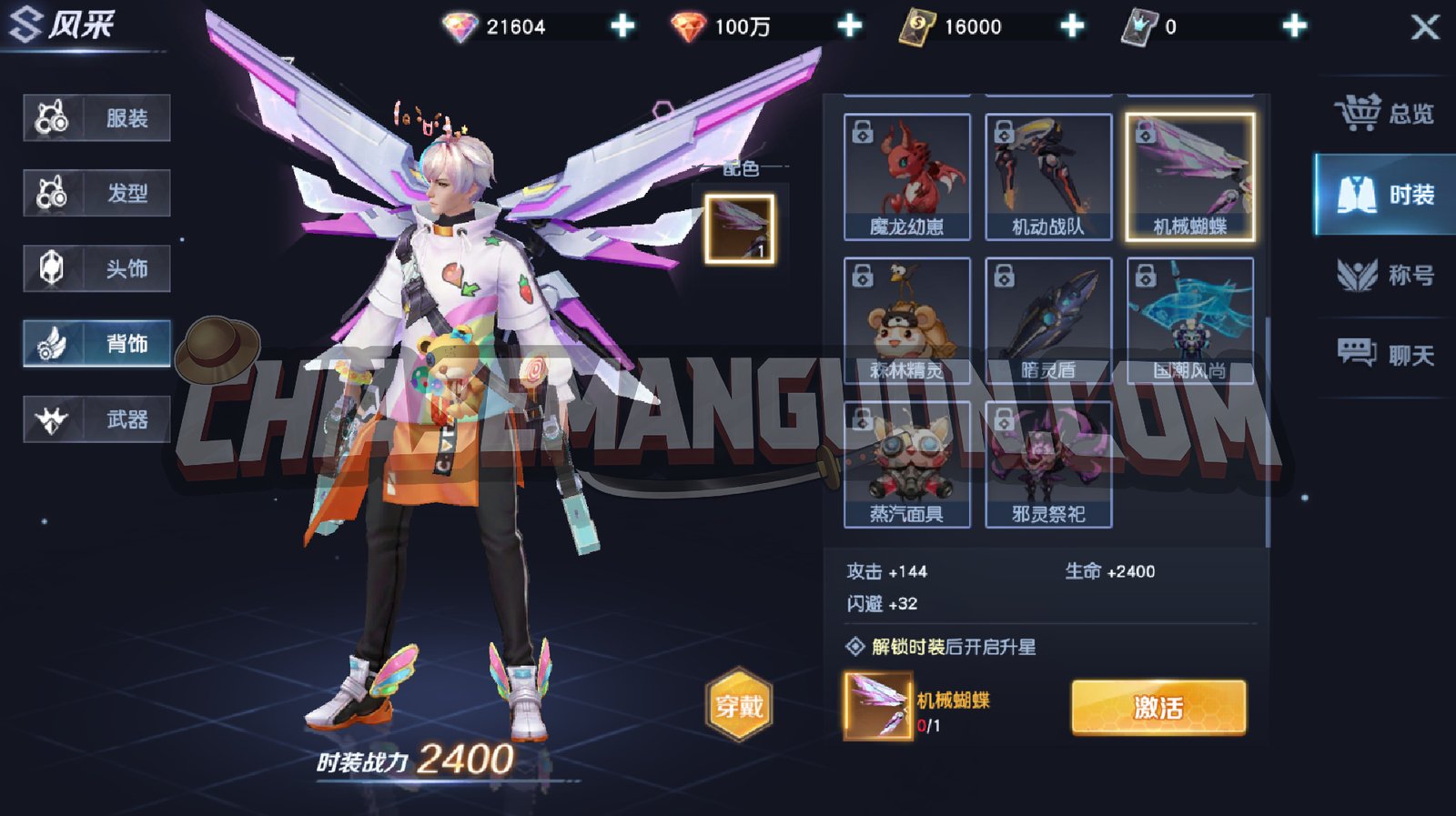Choose the 机械蝴蝶 wings item
Screen dimensions: 1456x816
point(1190,176)
